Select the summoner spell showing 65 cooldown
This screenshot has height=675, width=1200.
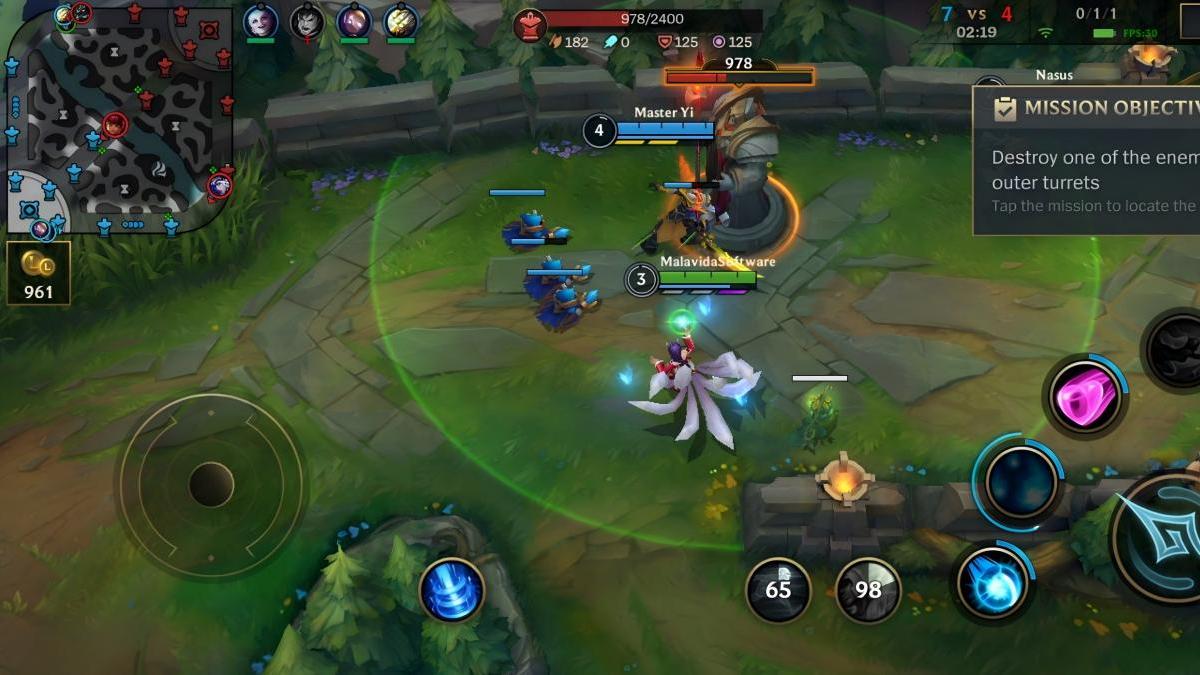tap(778, 590)
